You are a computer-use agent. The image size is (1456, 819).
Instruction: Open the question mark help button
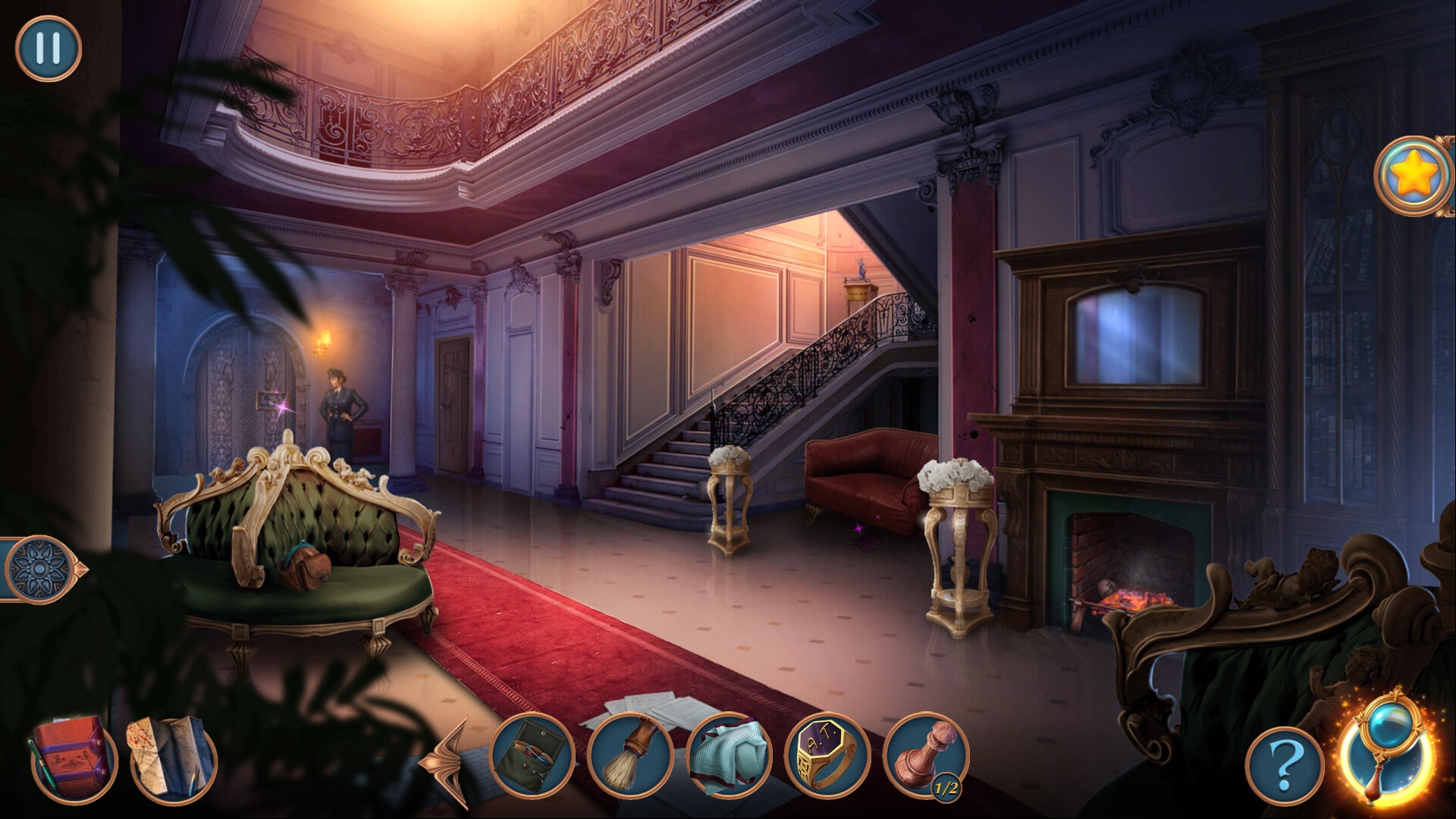(x=1282, y=766)
